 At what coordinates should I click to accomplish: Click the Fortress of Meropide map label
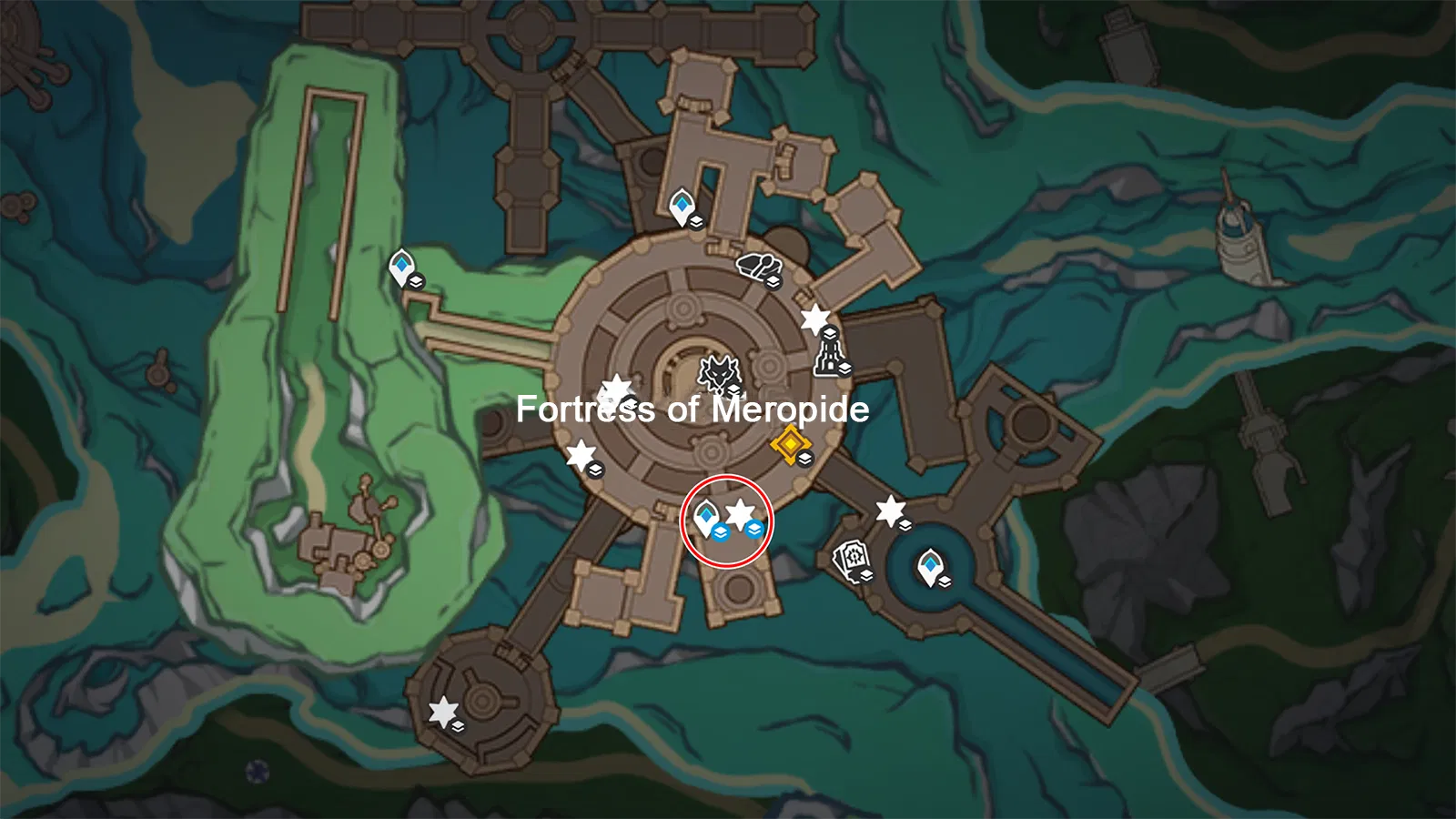(x=693, y=410)
